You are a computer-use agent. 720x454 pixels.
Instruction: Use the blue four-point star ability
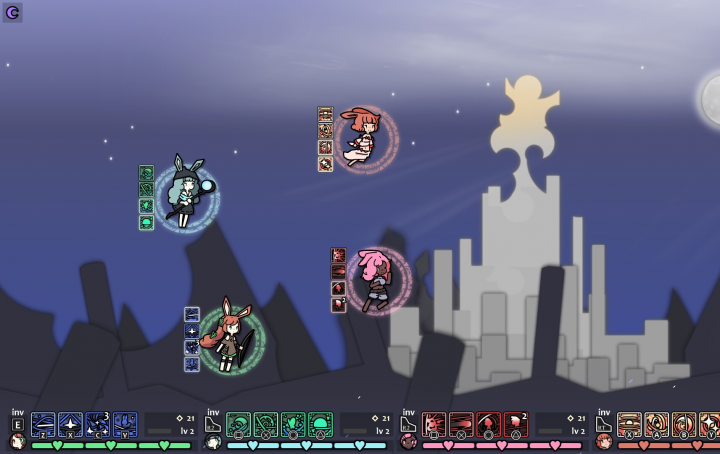click(70, 424)
